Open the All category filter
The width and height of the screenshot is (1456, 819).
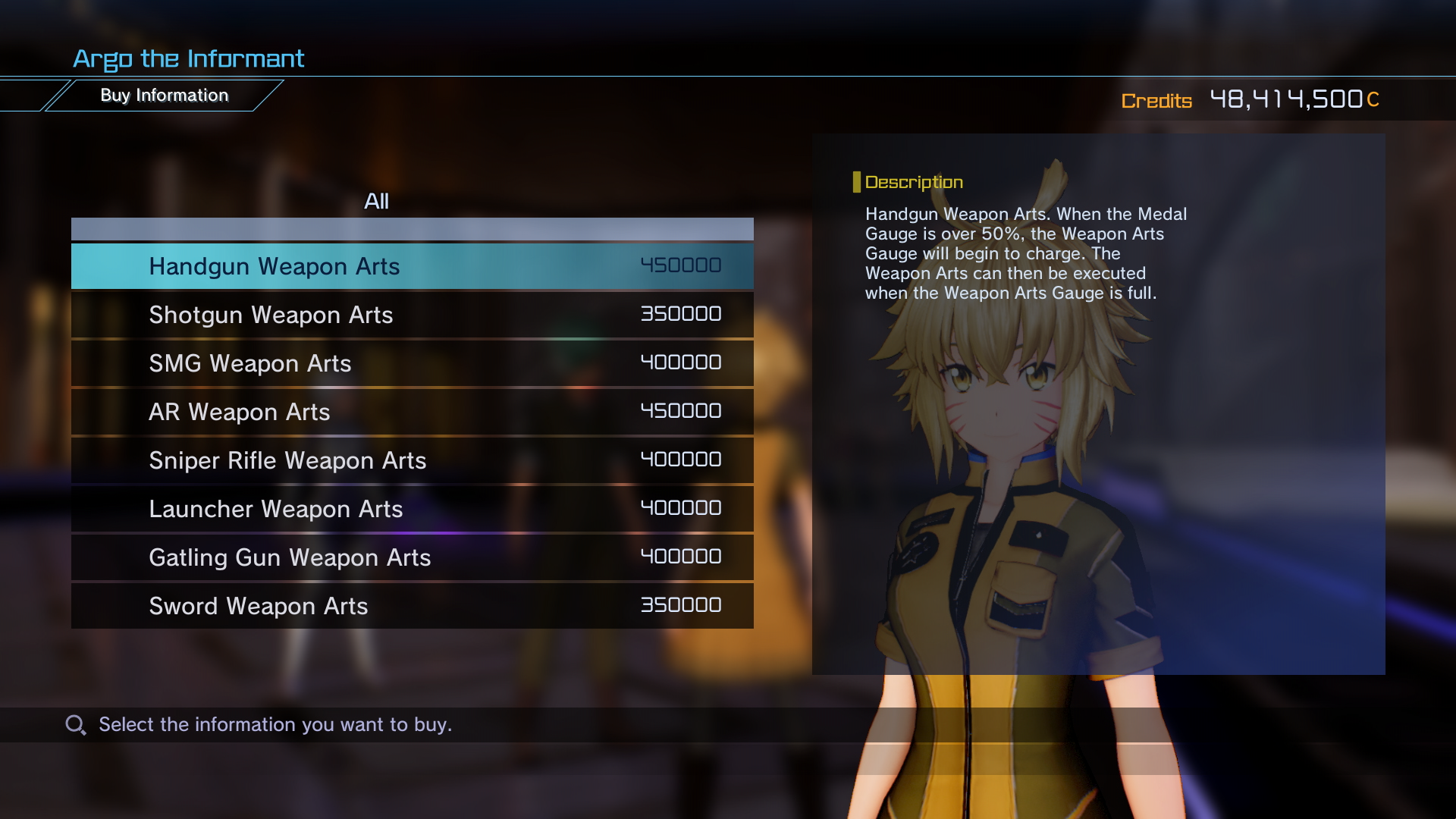377,201
